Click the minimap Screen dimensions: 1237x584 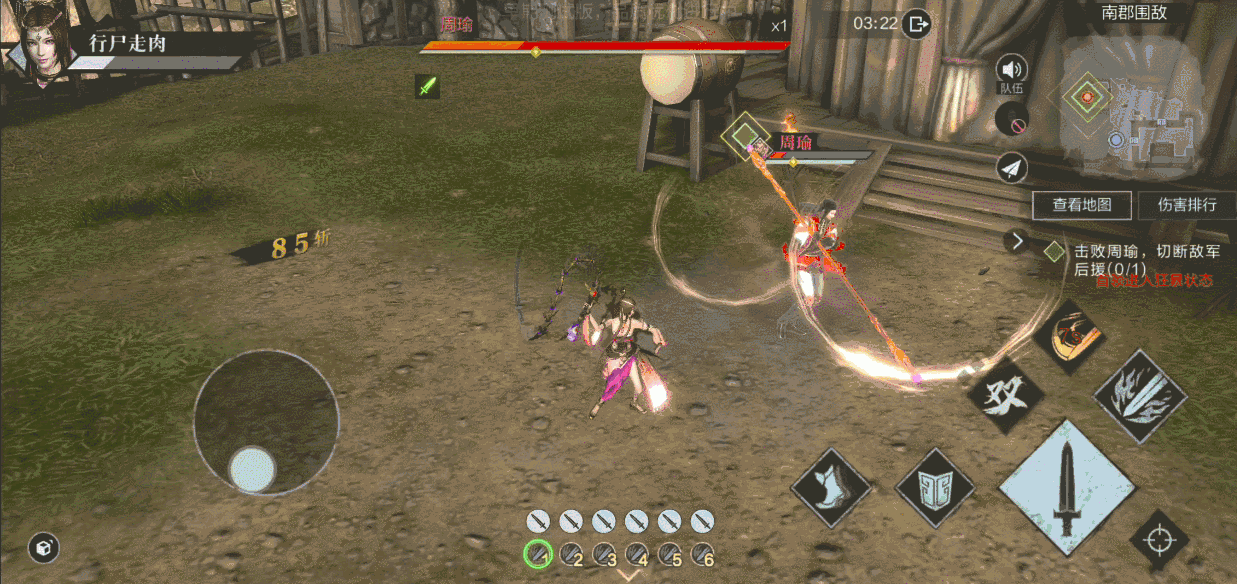click(x=1140, y=110)
